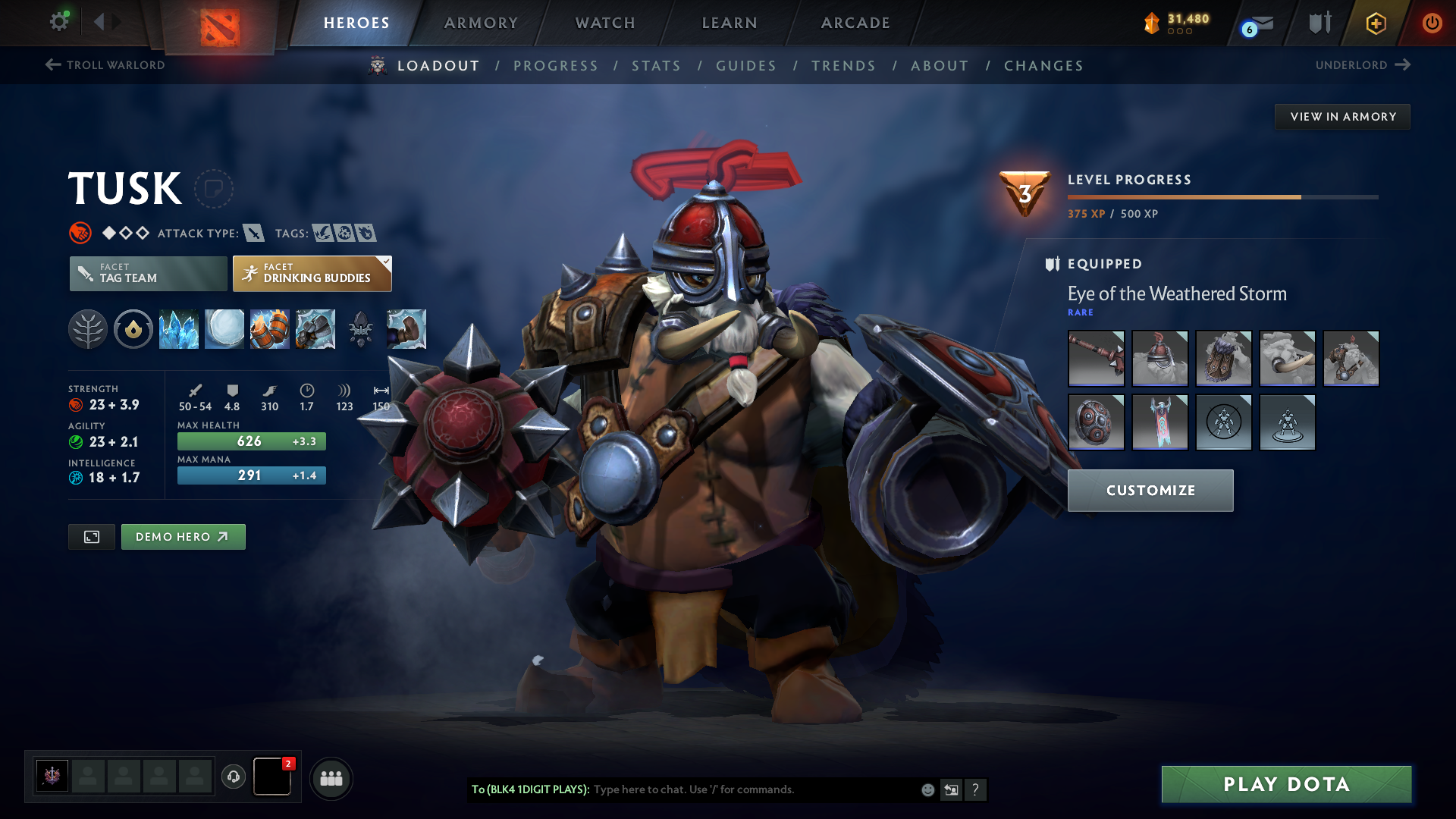This screenshot has height=819, width=1456.
Task: Go to the Arcade tab
Action: coord(855,23)
